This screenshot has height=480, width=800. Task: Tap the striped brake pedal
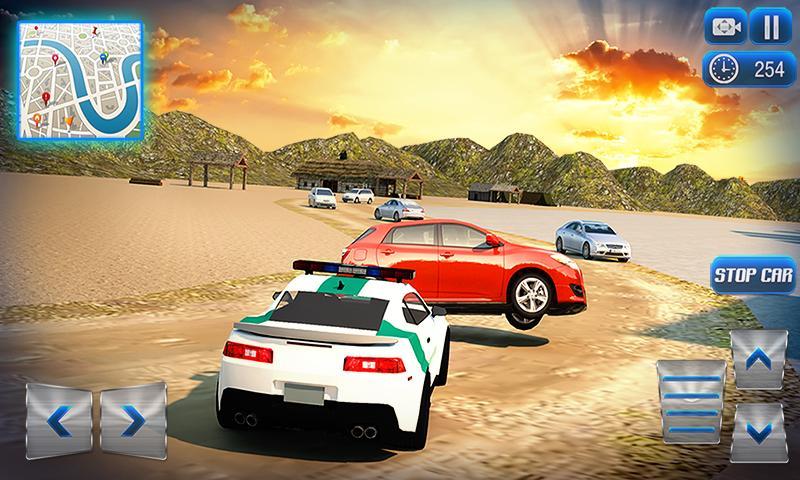point(690,398)
